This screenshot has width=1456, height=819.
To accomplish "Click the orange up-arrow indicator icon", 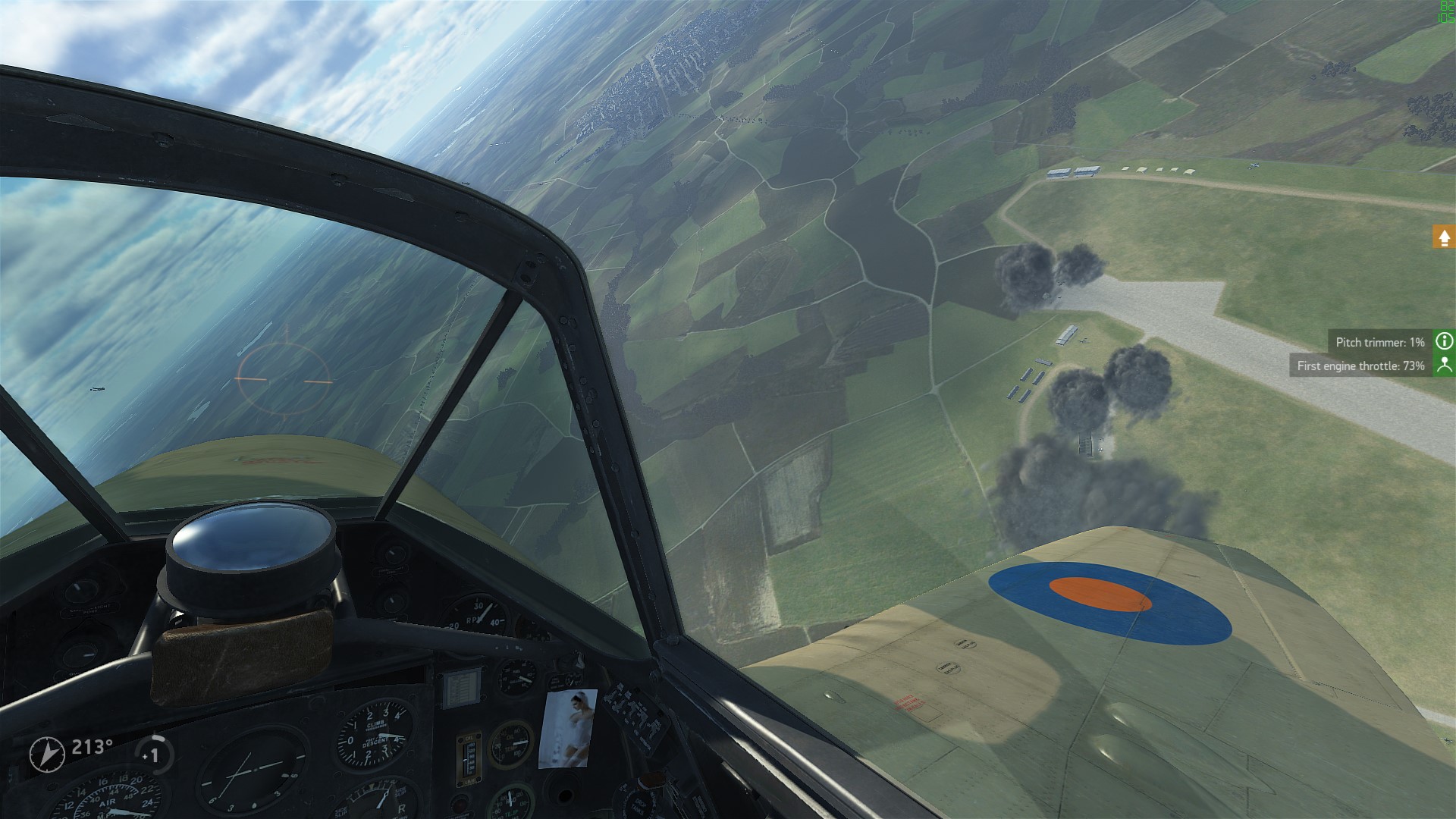I will click(x=1444, y=237).
